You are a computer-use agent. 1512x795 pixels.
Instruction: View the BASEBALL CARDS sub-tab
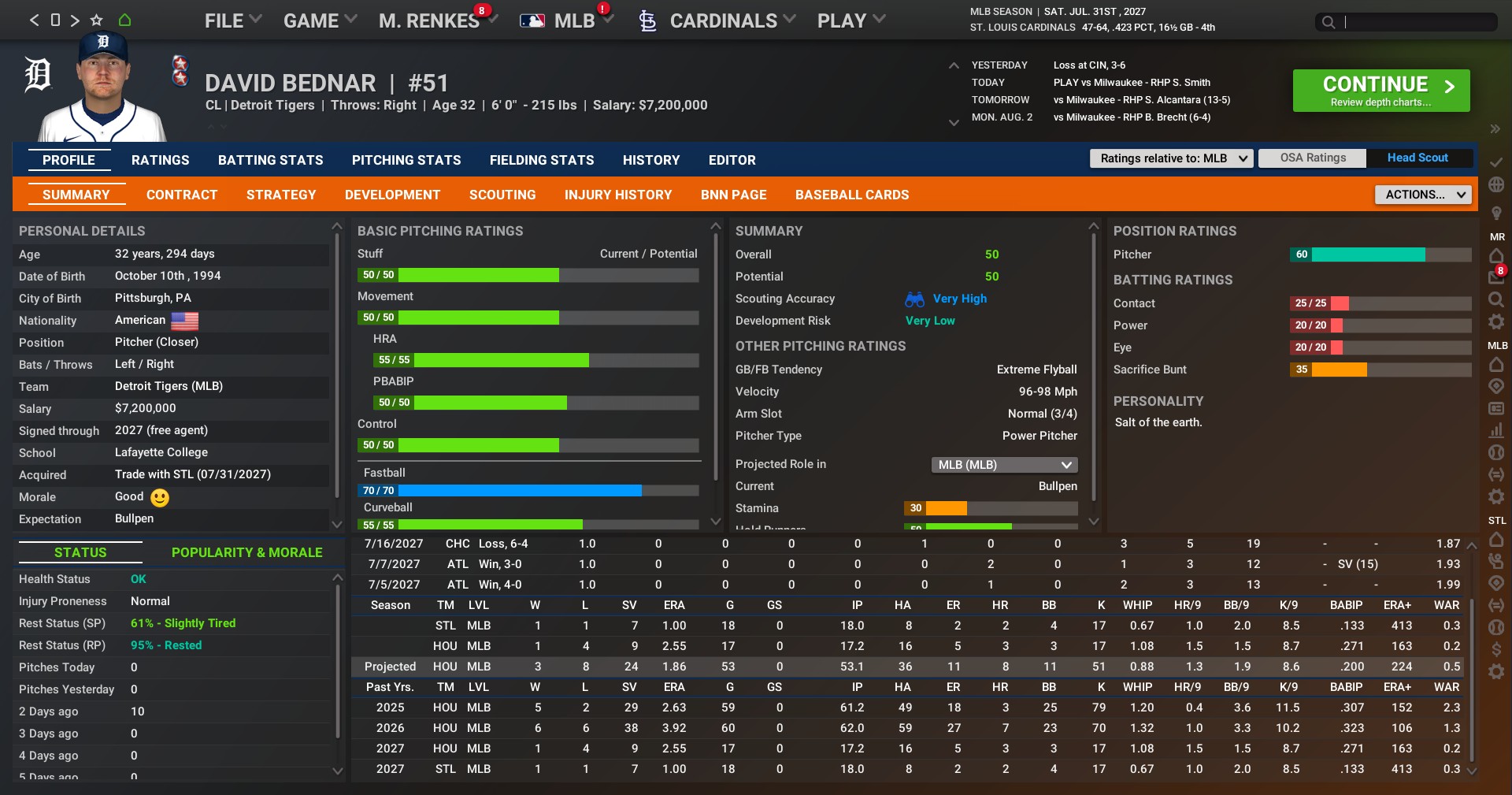[852, 195]
